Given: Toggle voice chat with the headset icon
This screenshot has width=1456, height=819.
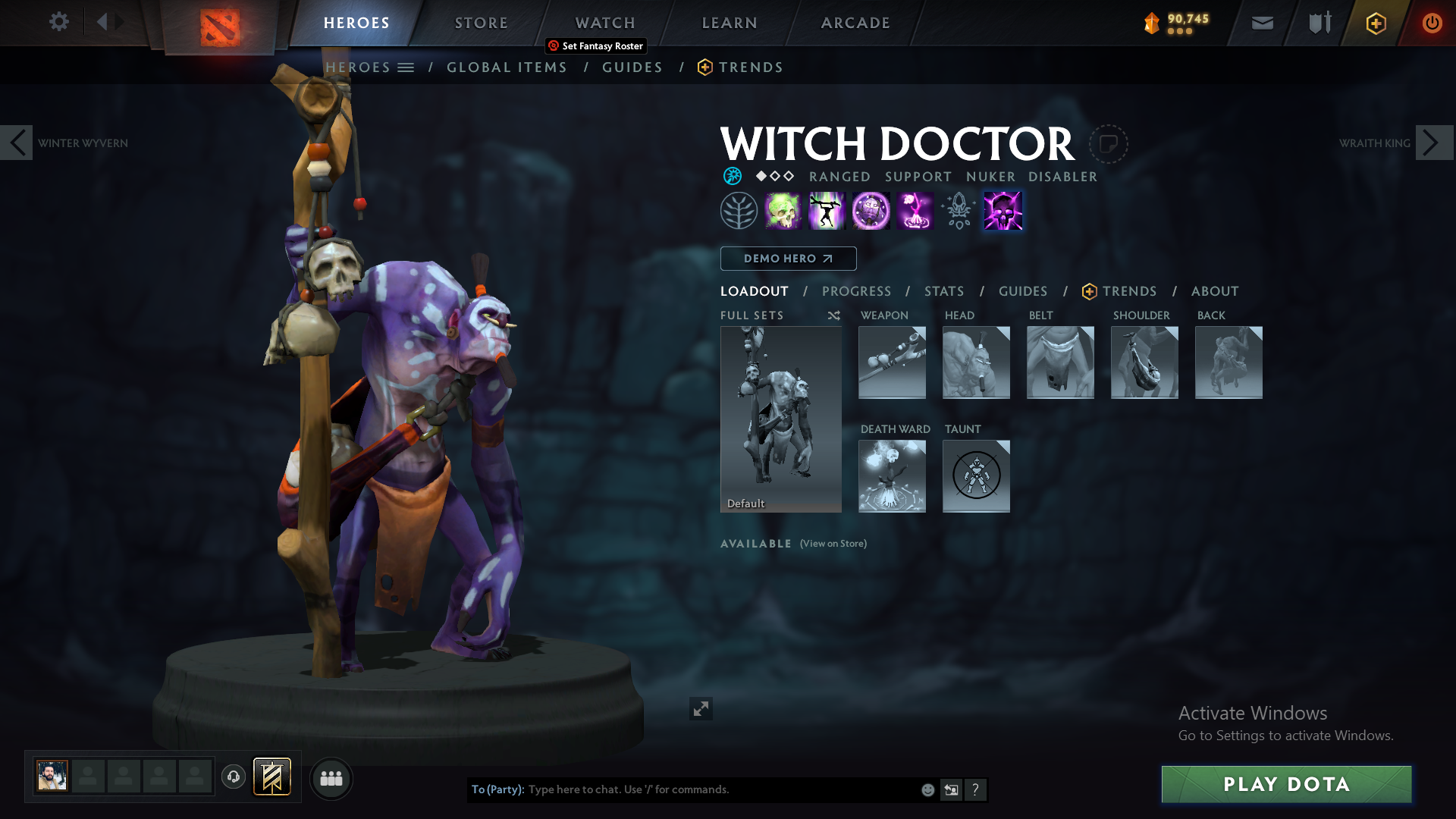Looking at the screenshot, I should click(233, 777).
